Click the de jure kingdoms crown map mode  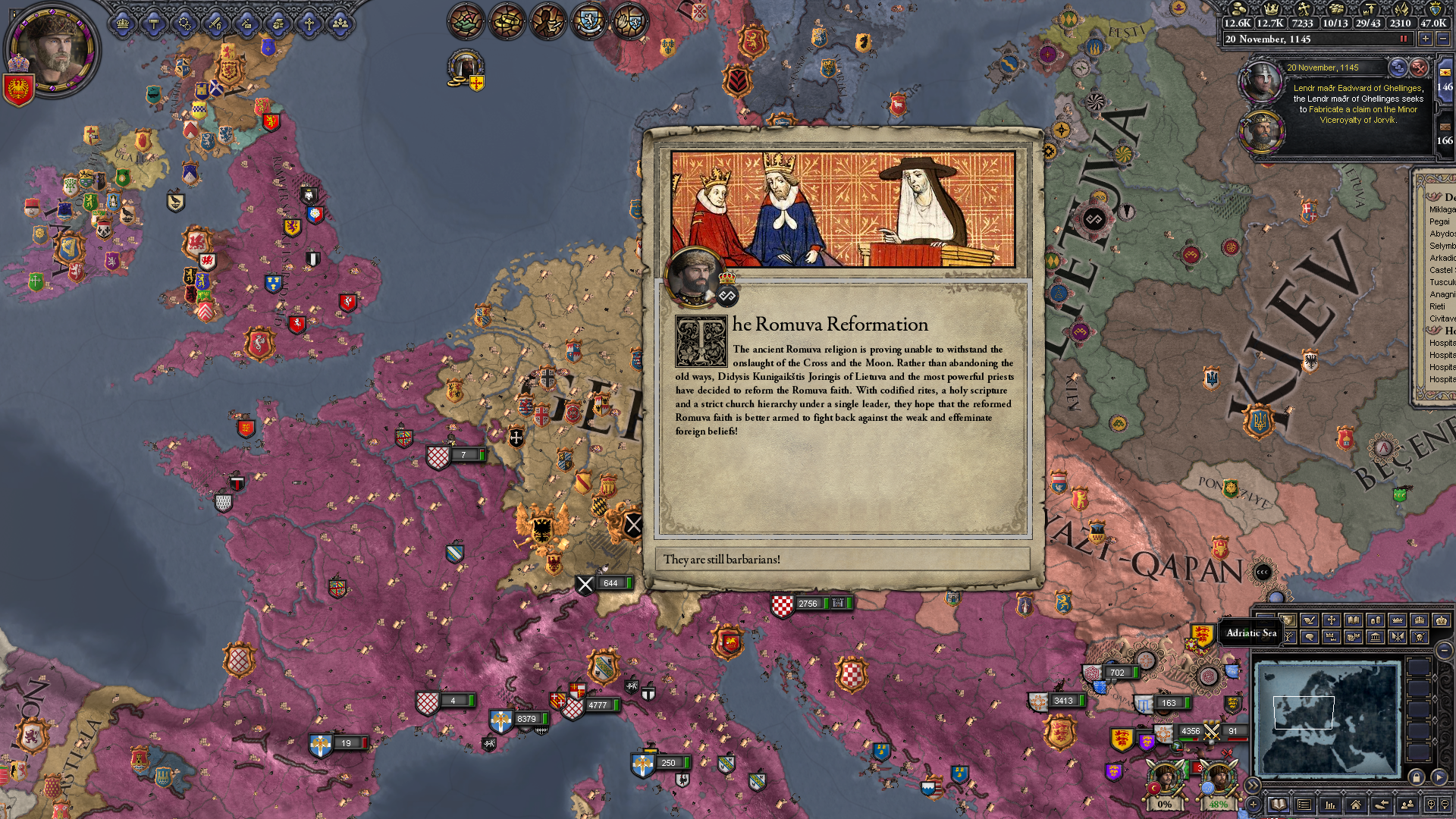[x=1420, y=620]
